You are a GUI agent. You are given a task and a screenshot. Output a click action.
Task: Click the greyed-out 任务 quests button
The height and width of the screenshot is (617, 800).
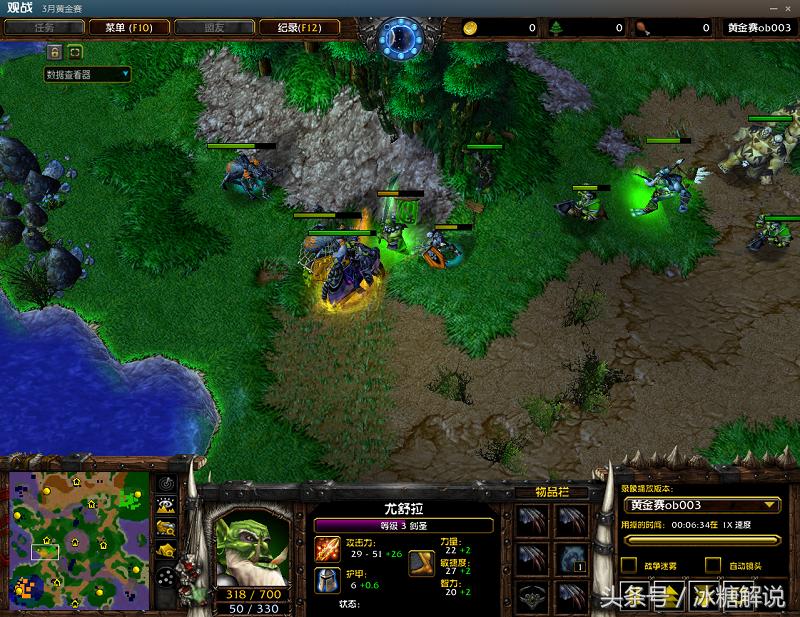[x=43, y=28]
